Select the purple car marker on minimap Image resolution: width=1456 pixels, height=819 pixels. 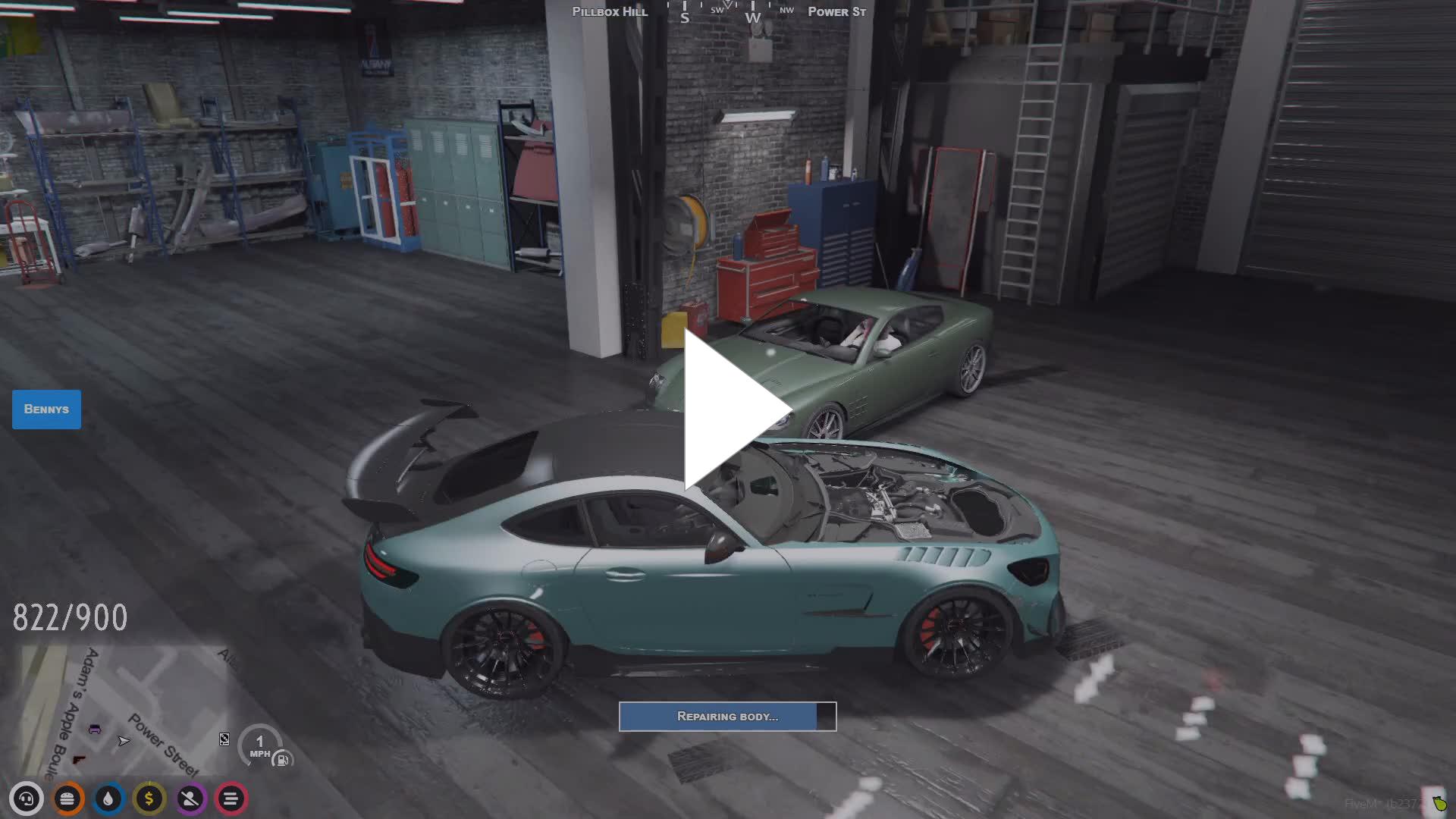(x=95, y=730)
